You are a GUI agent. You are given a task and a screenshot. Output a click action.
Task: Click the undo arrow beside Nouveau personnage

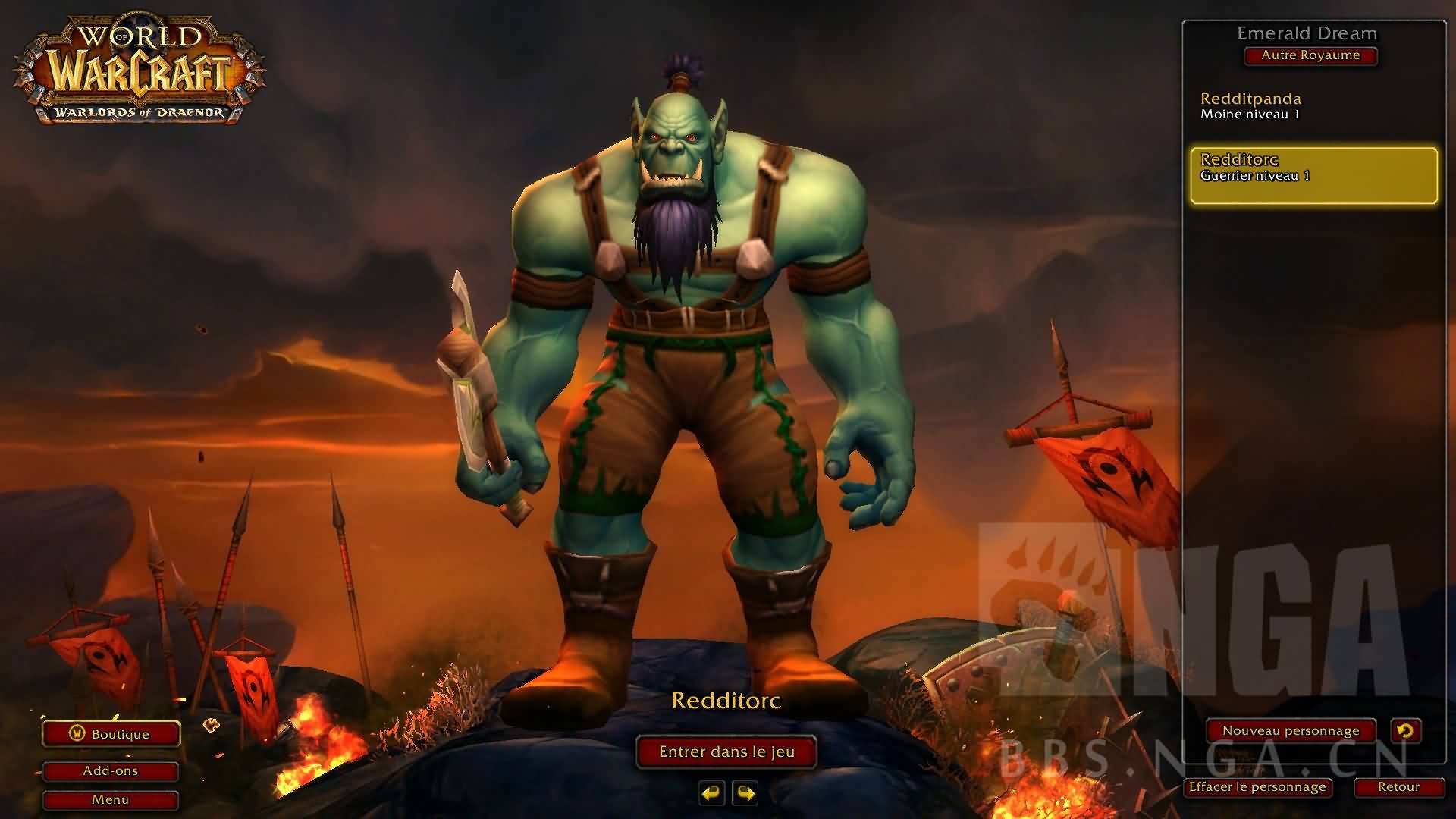pos(1405,731)
